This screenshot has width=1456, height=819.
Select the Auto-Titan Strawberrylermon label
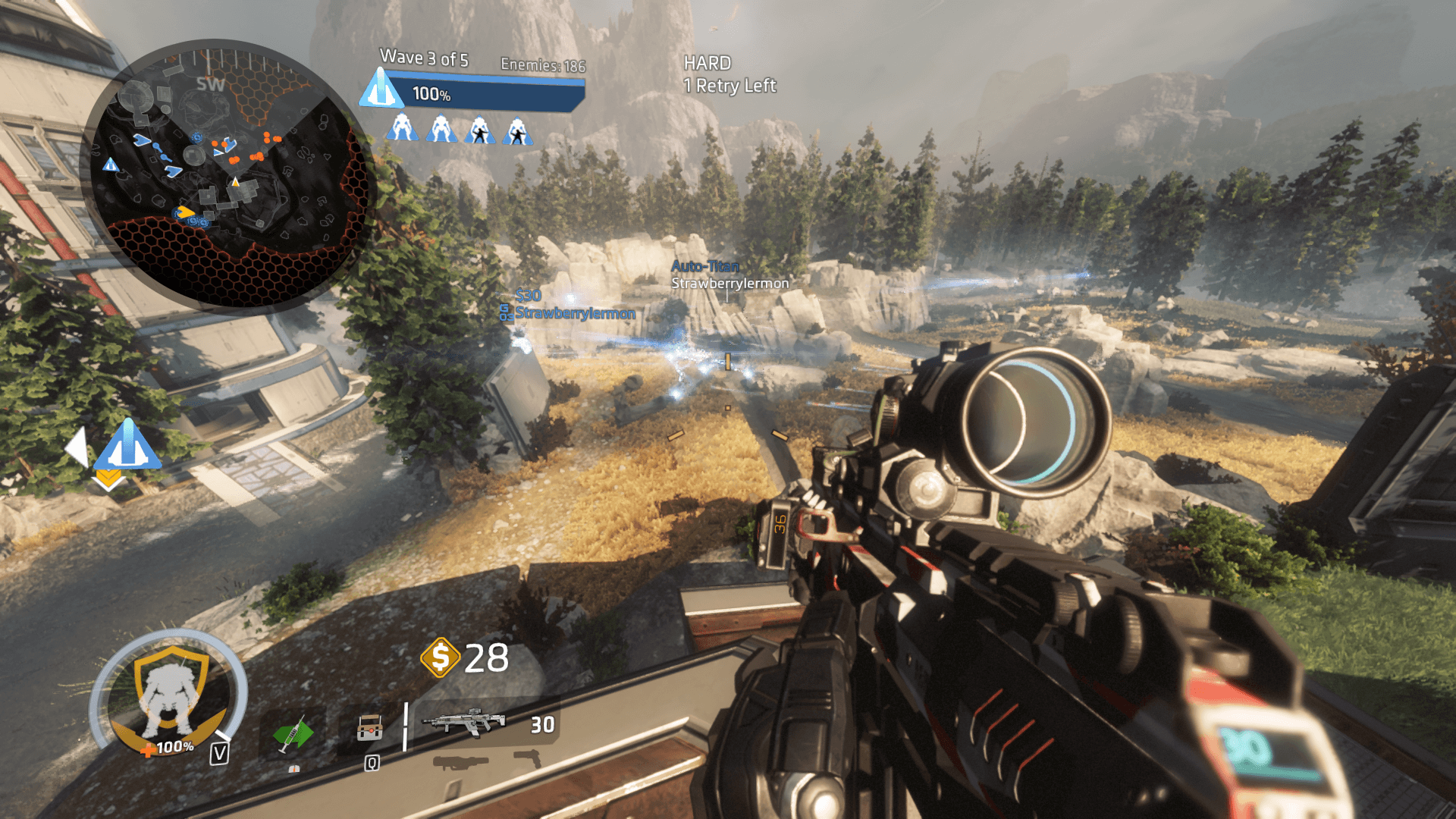point(729,275)
